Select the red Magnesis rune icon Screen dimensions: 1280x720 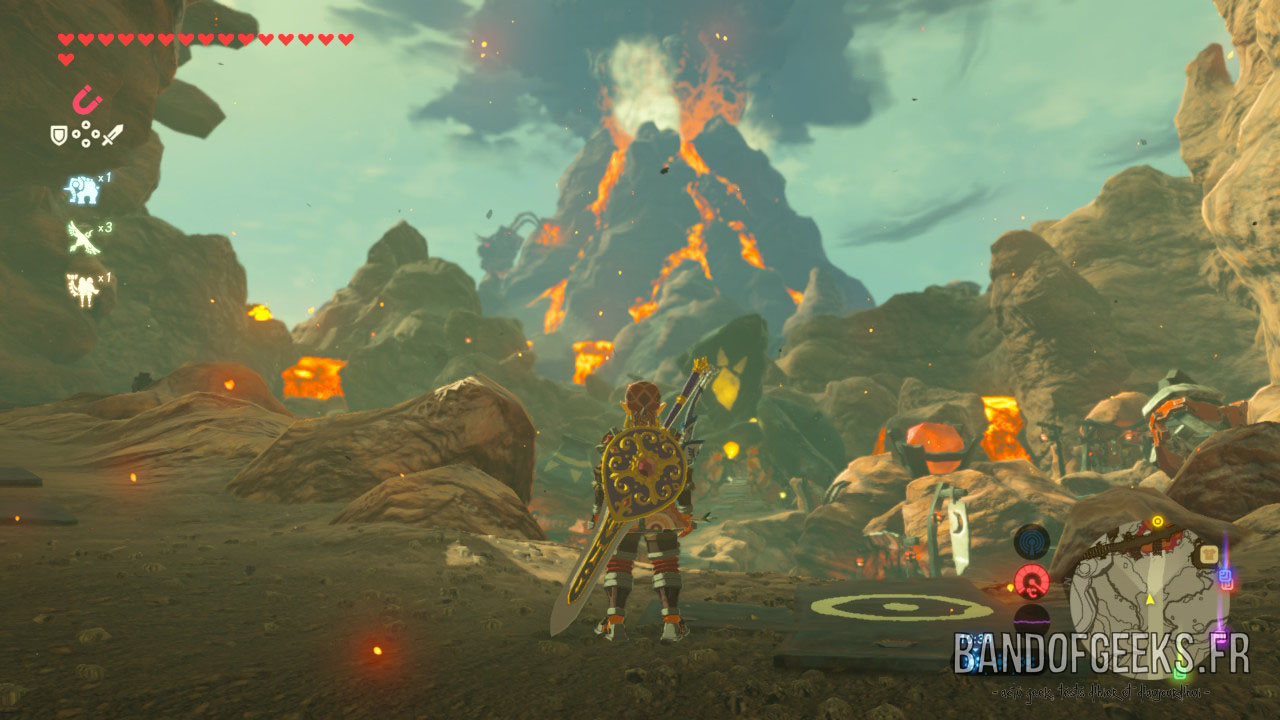point(87,100)
